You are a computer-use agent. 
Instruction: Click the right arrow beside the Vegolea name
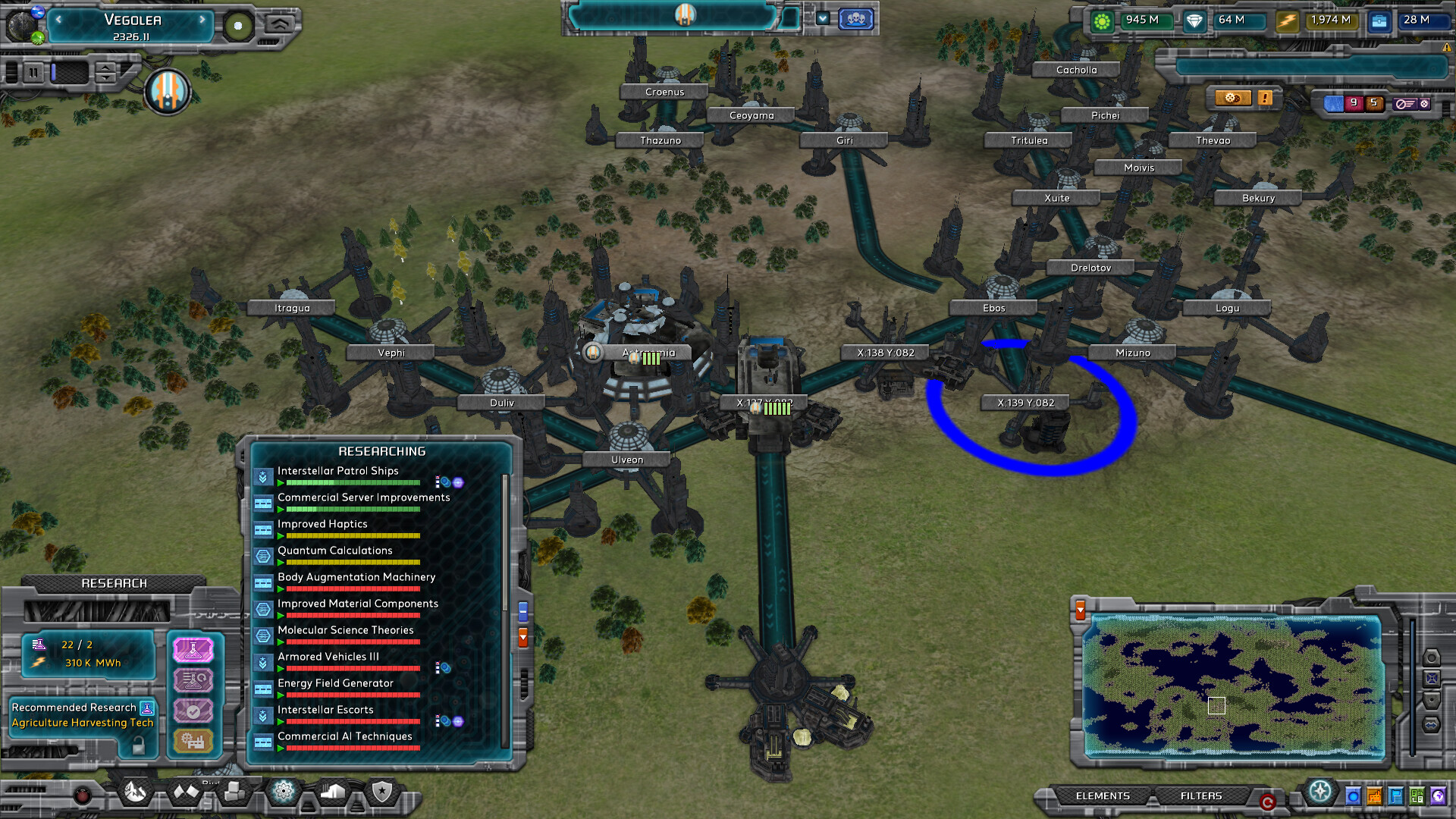pyautogui.click(x=201, y=21)
